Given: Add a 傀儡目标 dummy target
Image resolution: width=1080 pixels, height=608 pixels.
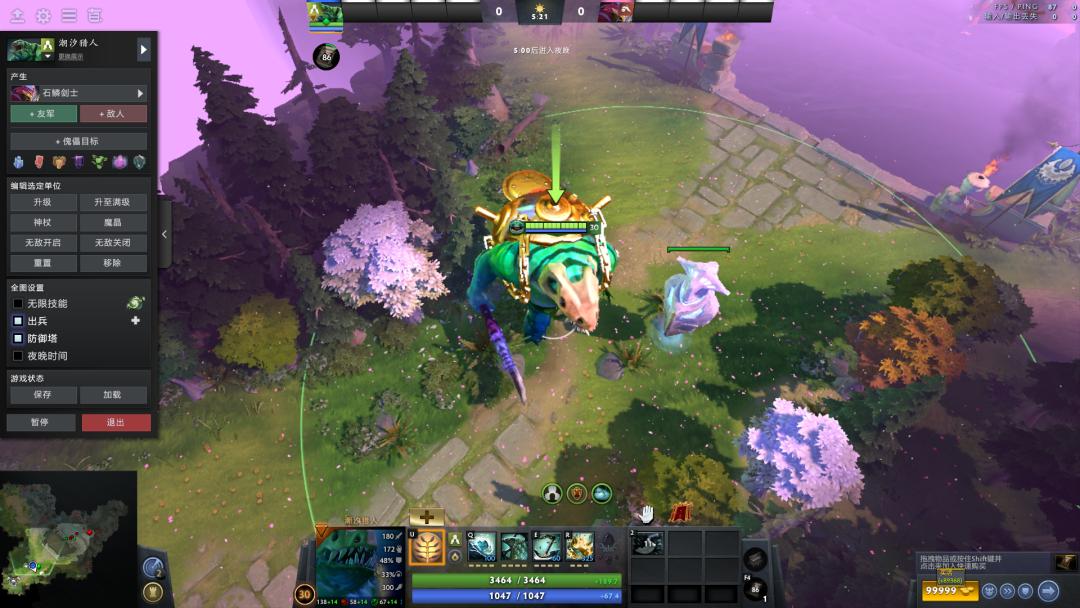Looking at the screenshot, I should pyautogui.click(x=78, y=141).
